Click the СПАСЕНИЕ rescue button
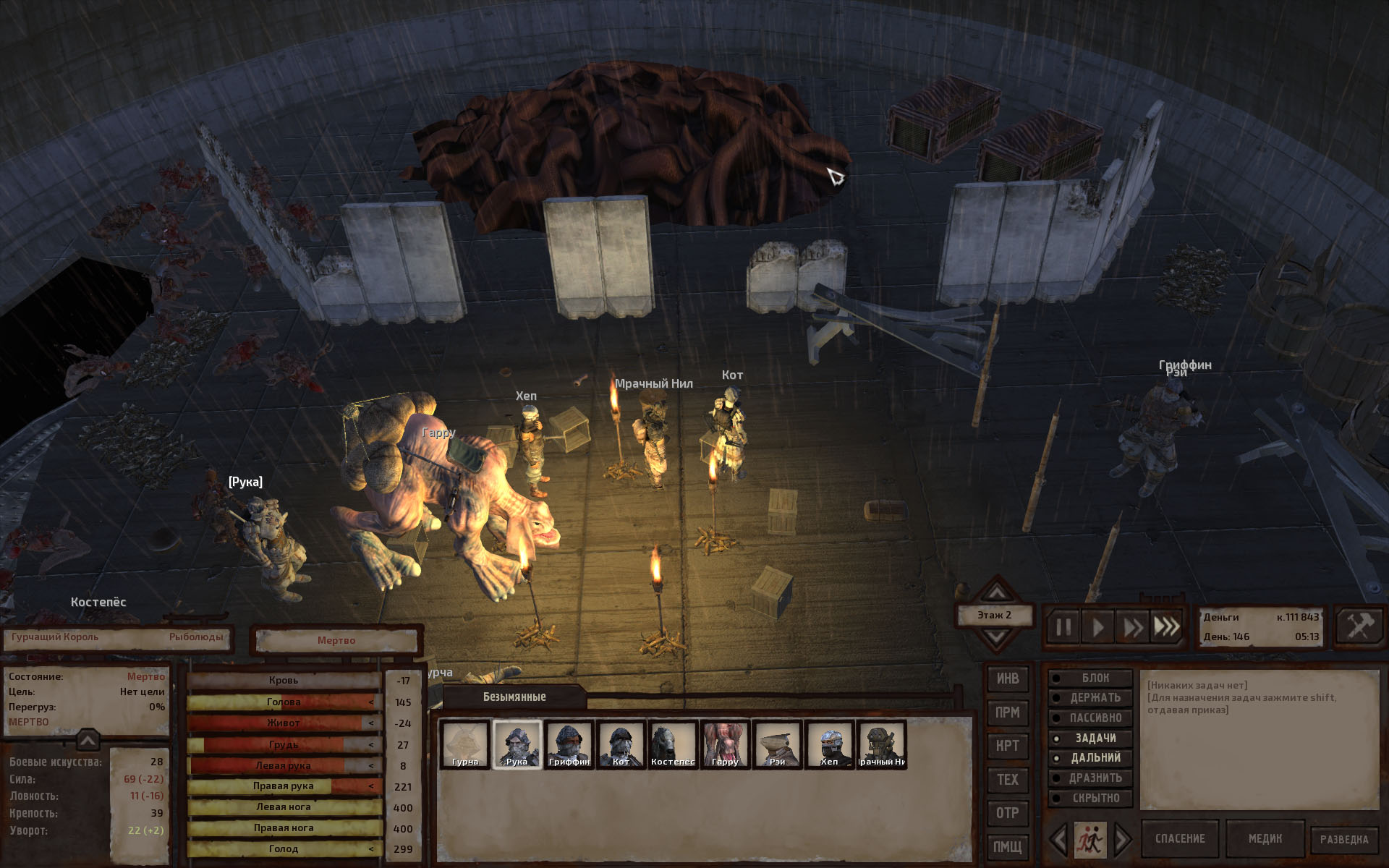The height and width of the screenshot is (868, 1389). (1180, 839)
